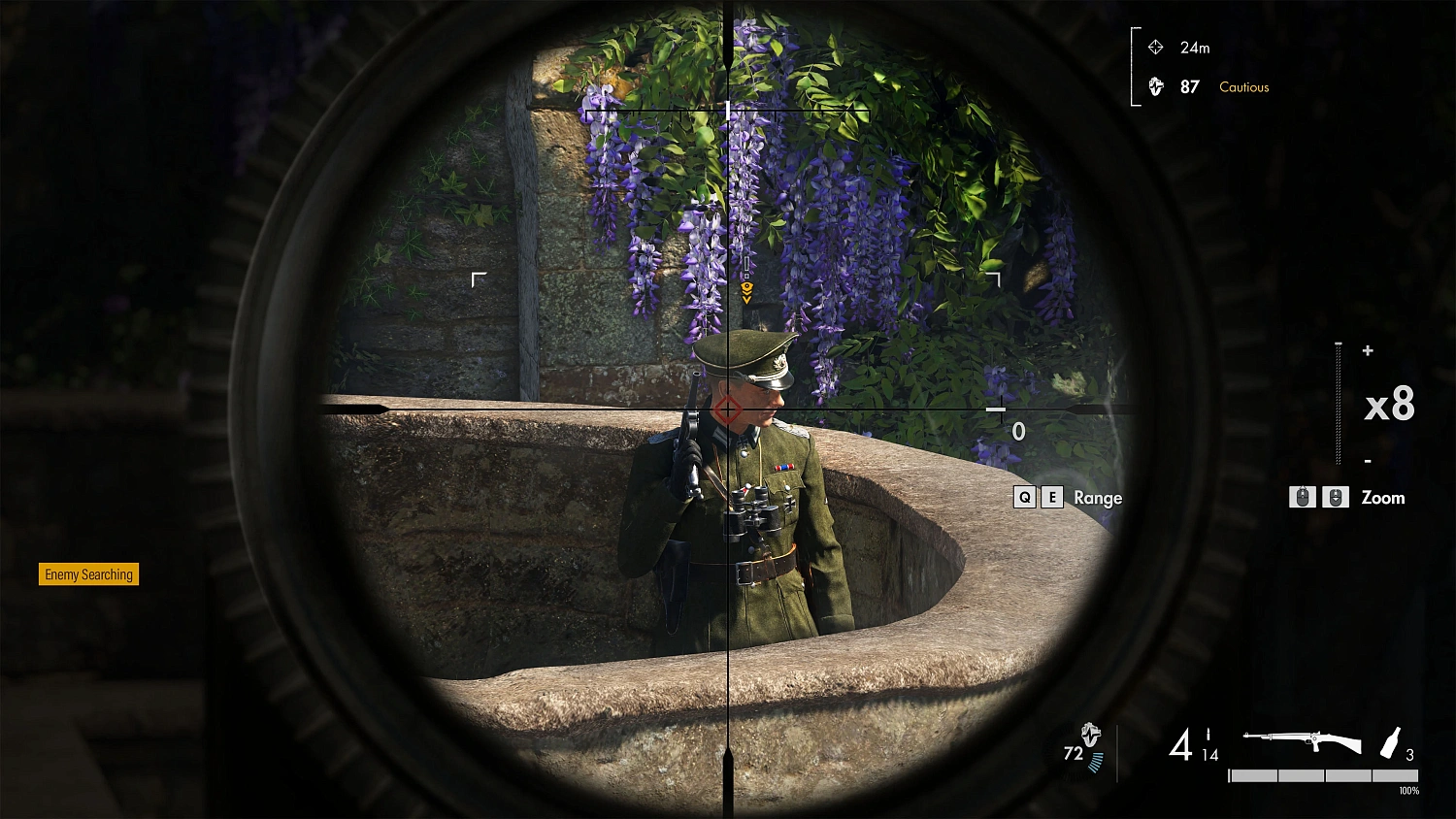Expand the Enemy Searching alert banner
This screenshot has height=819, width=1456.
[x=87, y=574]
